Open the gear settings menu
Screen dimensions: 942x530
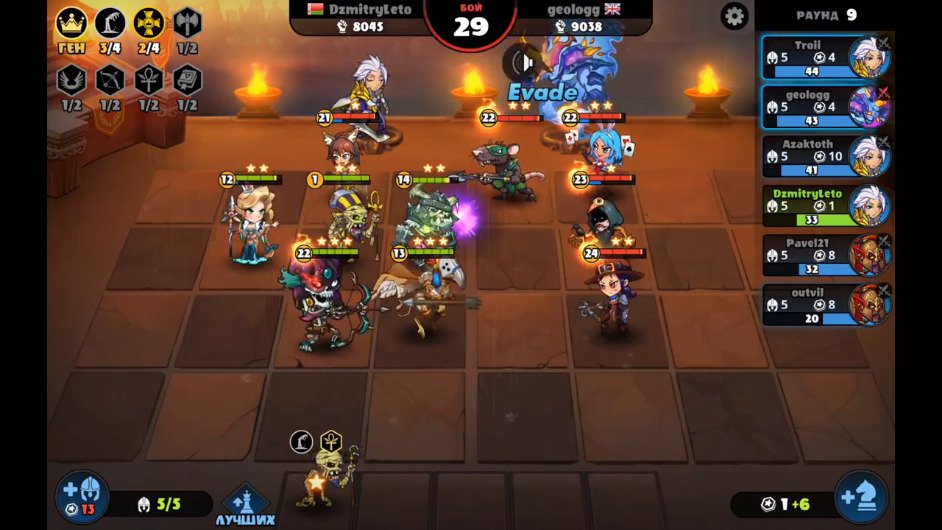735,16
